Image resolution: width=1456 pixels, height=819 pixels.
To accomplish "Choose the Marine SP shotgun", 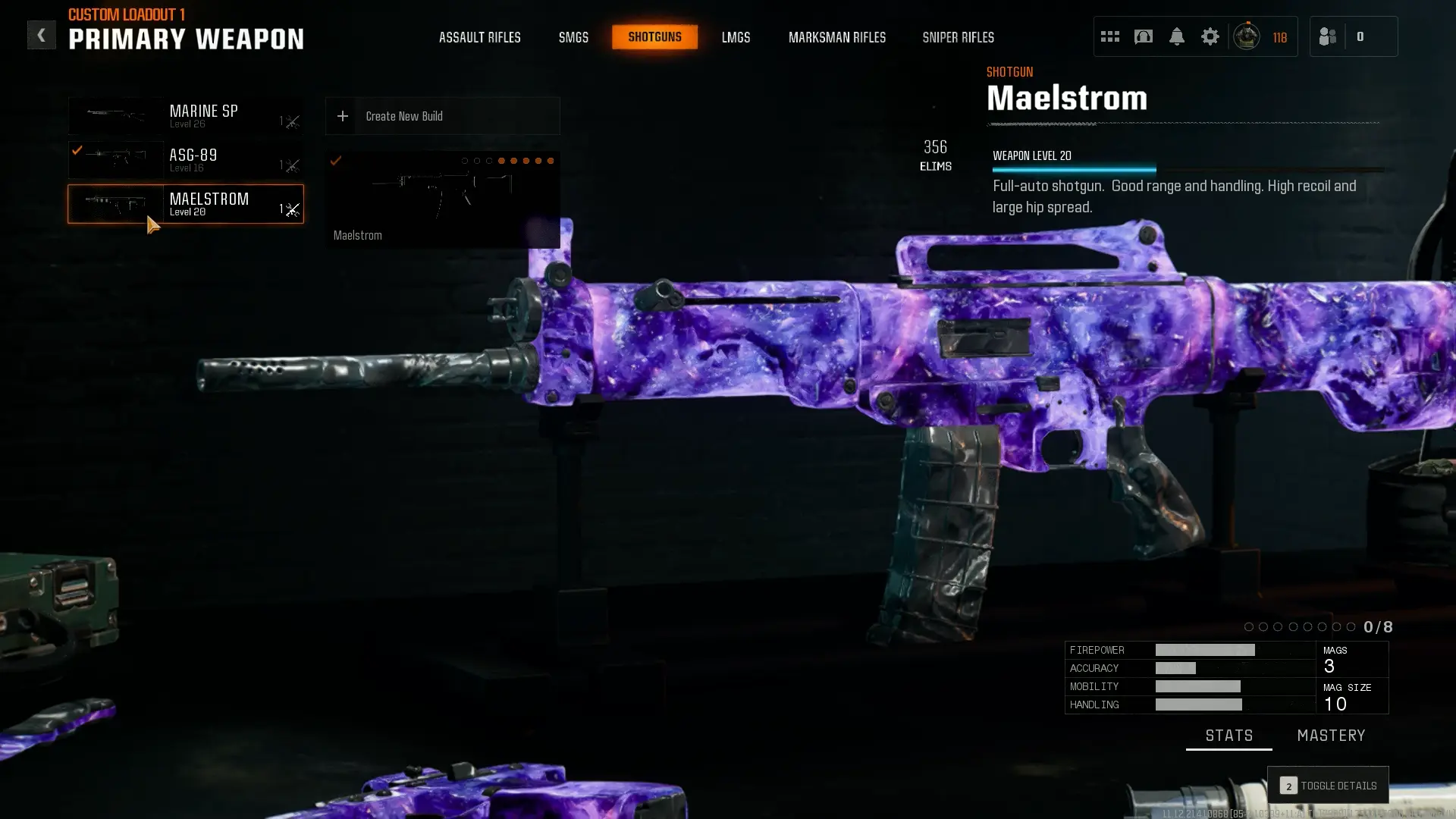I will click(x=186, y=116).
